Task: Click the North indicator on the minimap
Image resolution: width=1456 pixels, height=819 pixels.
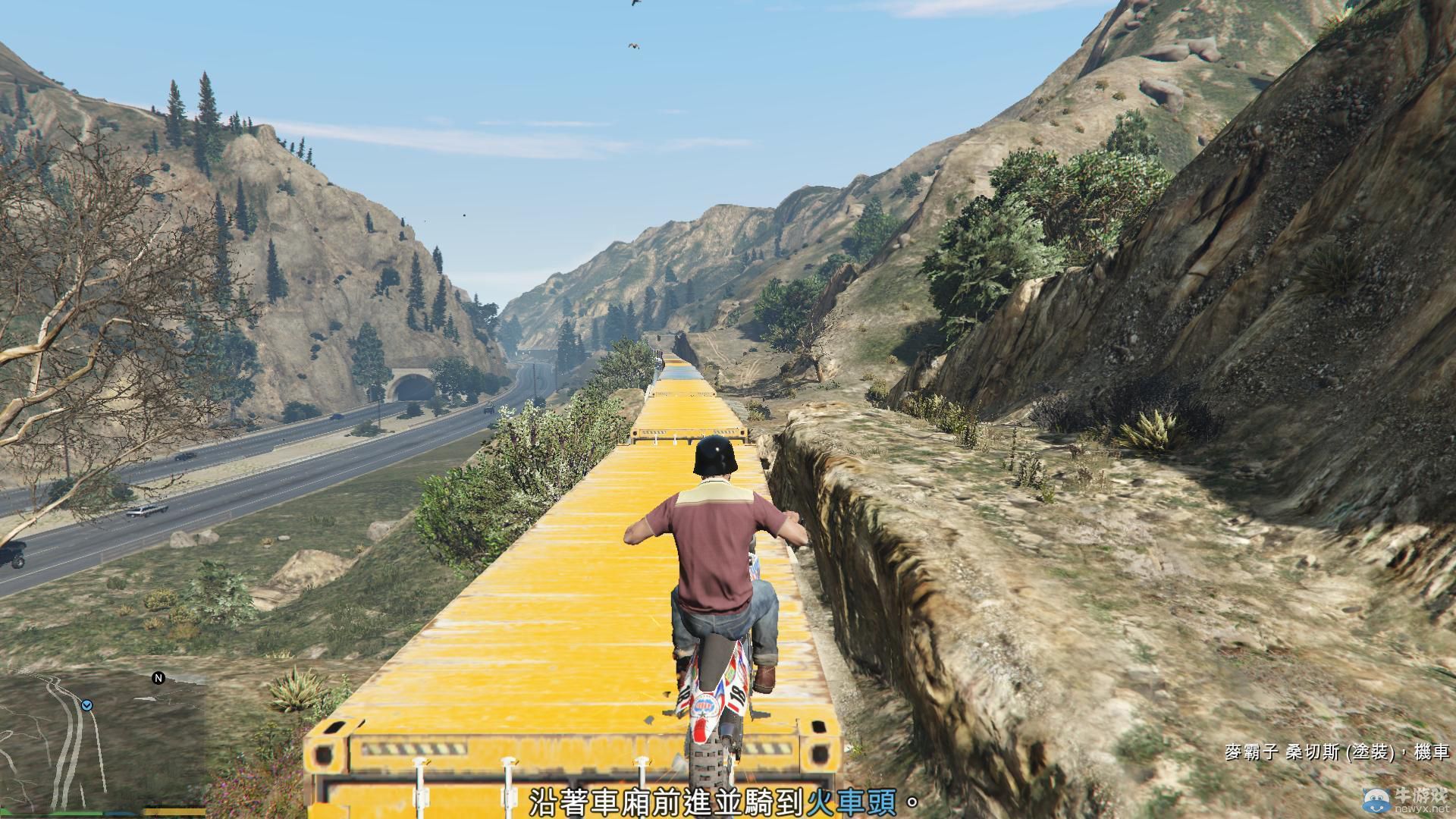Action: pyautogui.click(x=157, y=678)
